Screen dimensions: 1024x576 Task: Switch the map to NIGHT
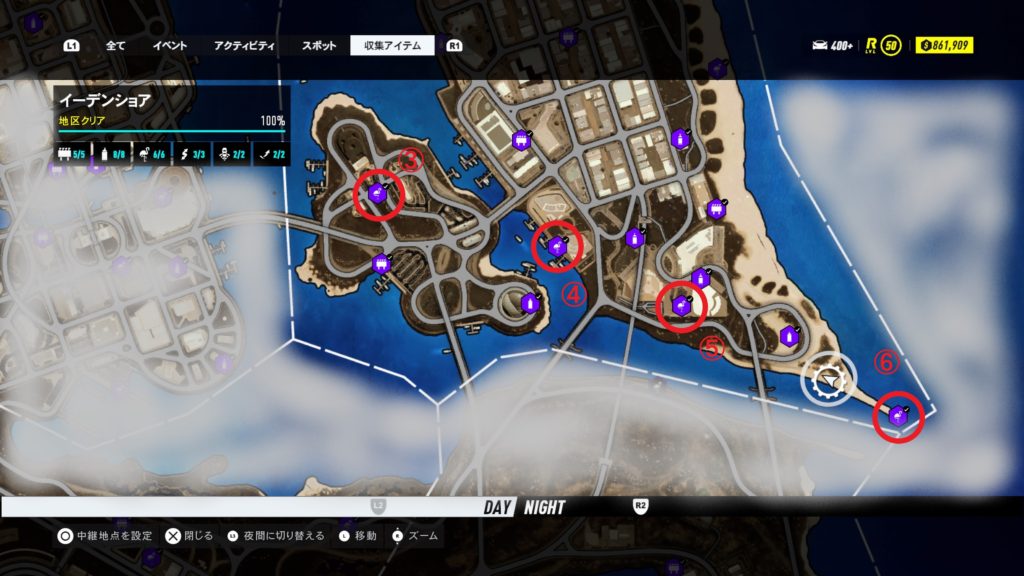[x=543, y=507]
